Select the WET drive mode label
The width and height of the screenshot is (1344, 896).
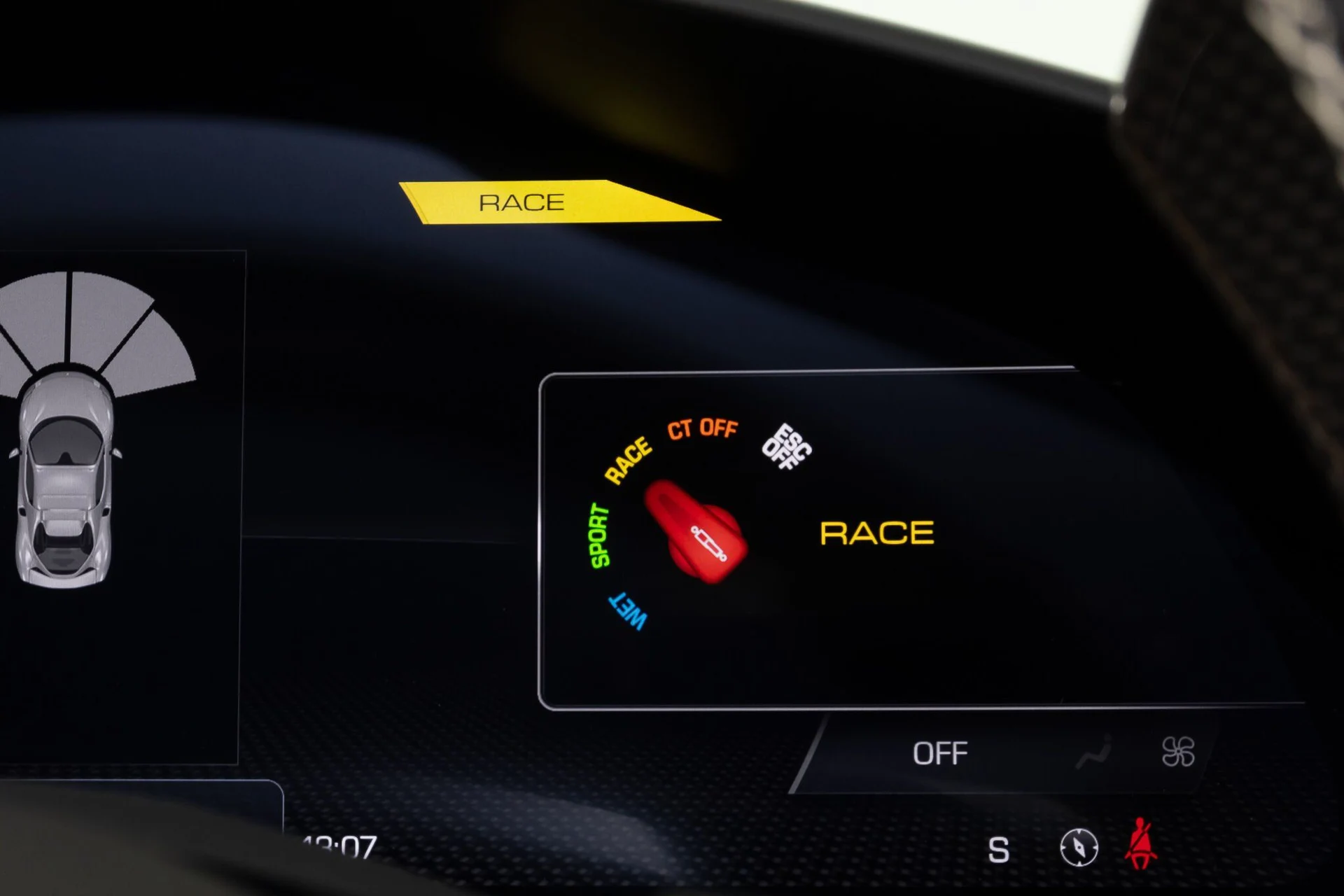click(628, 612)
